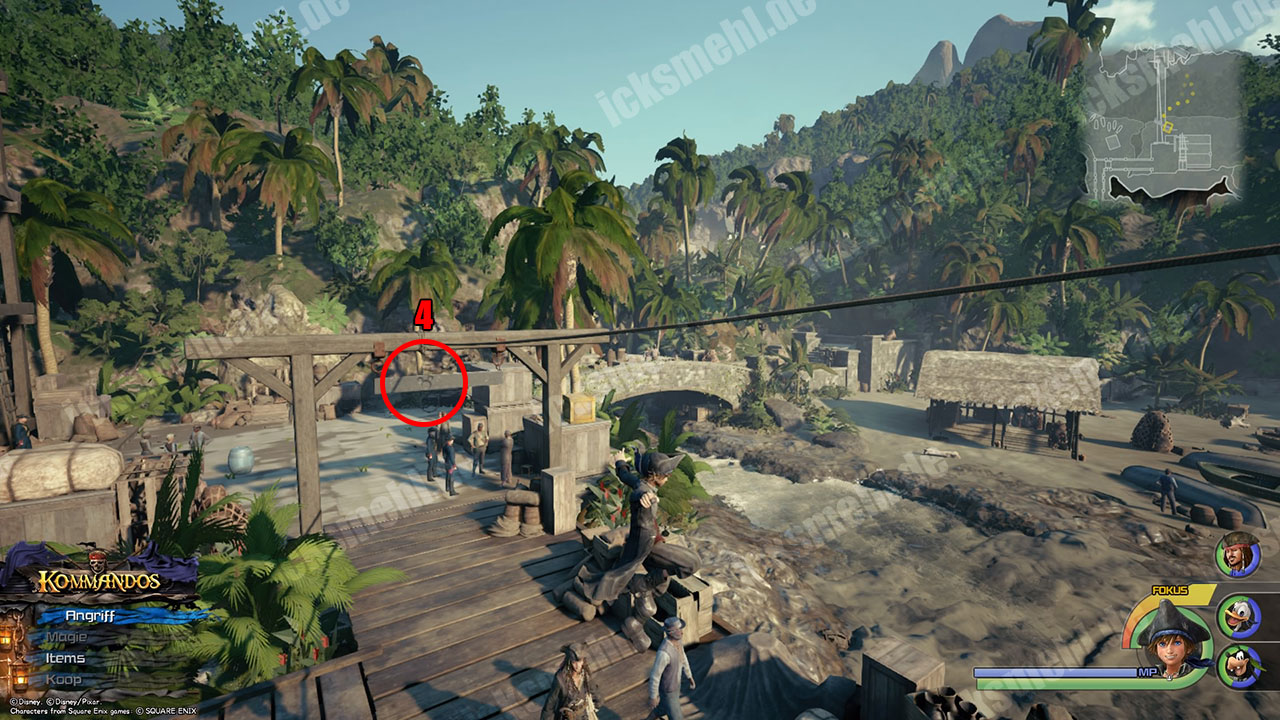
Task: Select Jack Sparrow's party portrait
Action: (1238, 555)
